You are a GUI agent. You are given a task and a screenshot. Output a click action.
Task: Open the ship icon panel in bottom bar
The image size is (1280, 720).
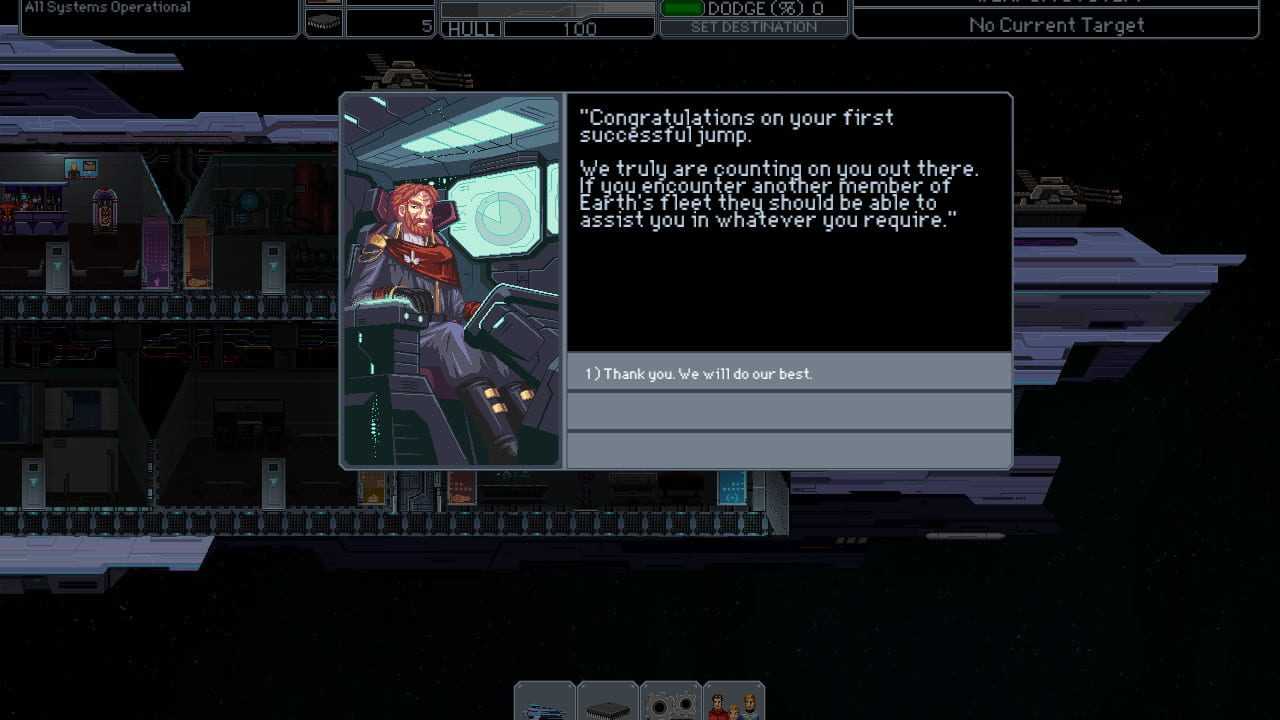[x=545, y=703]
